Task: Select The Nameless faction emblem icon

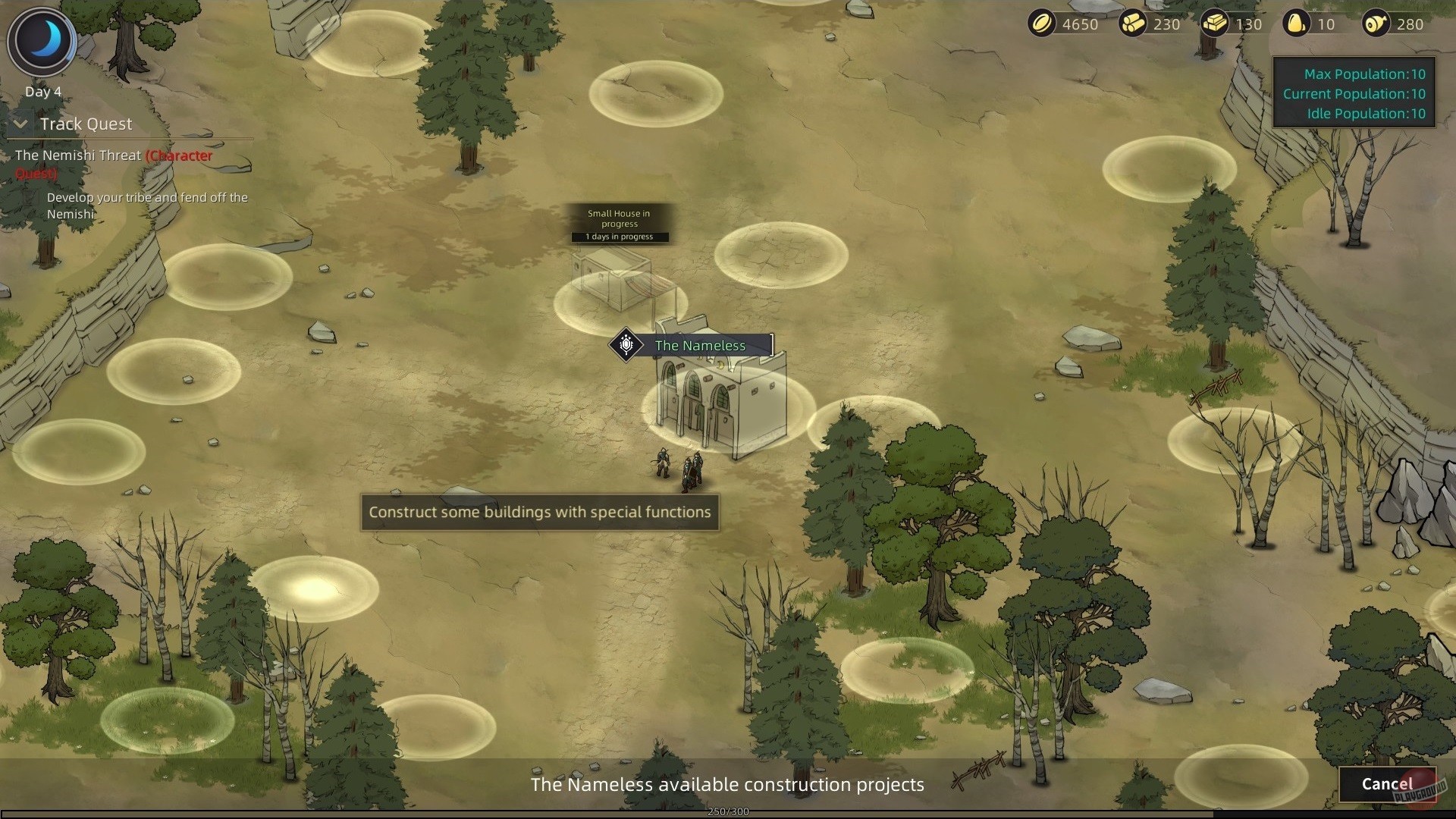Action: tap(626, 345)
